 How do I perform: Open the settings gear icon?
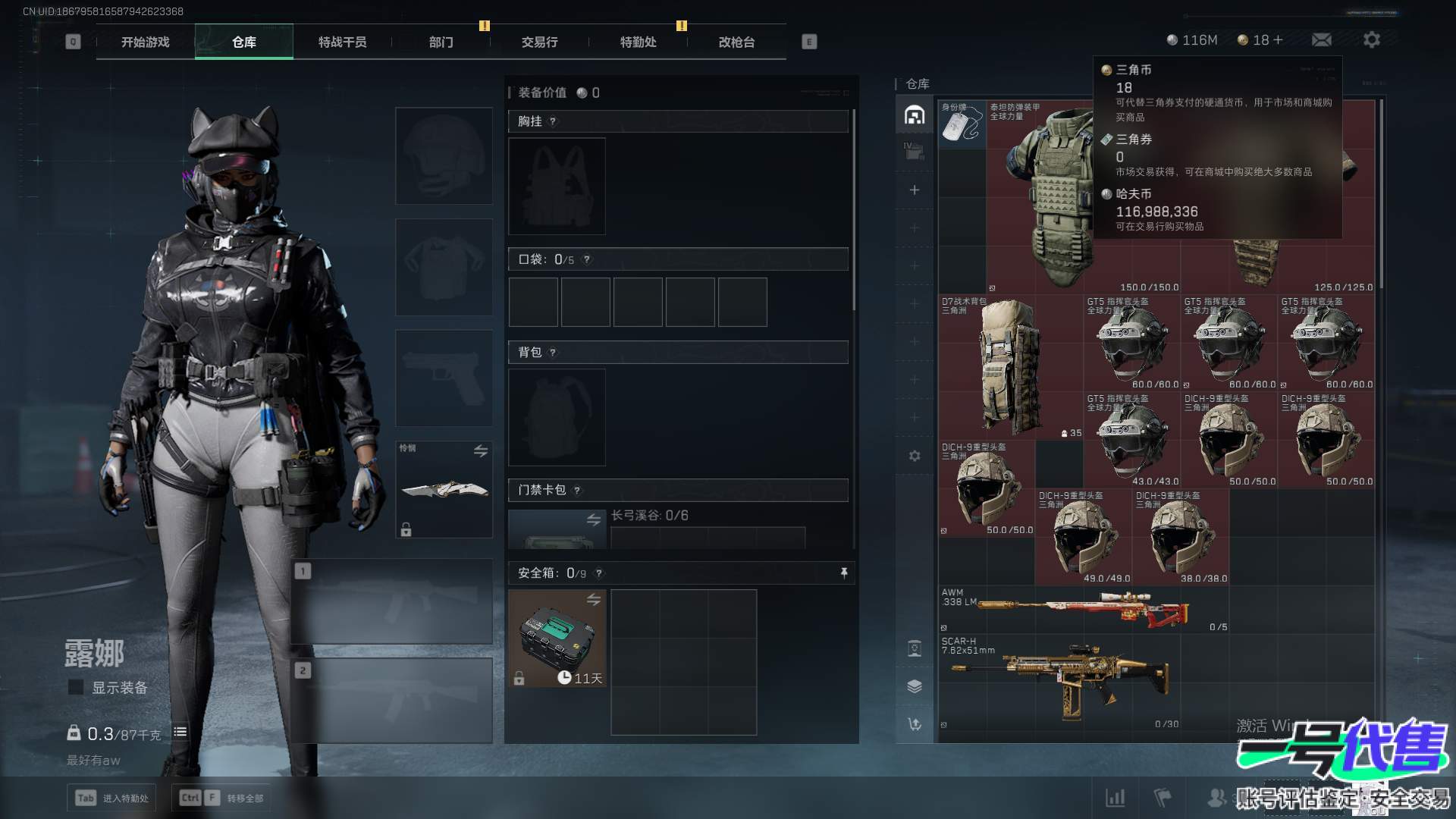[x=1372, y=39]
